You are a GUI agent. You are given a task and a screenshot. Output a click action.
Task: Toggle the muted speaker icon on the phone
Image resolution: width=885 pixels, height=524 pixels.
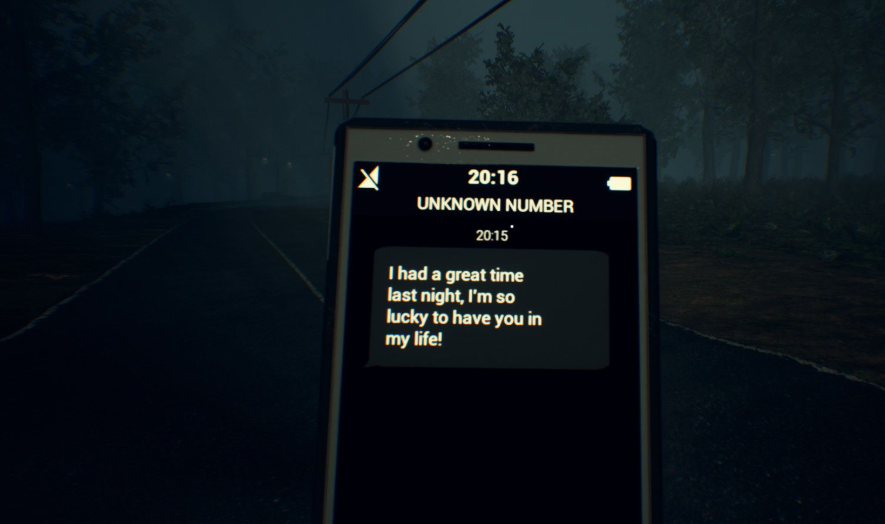point(369,179)
